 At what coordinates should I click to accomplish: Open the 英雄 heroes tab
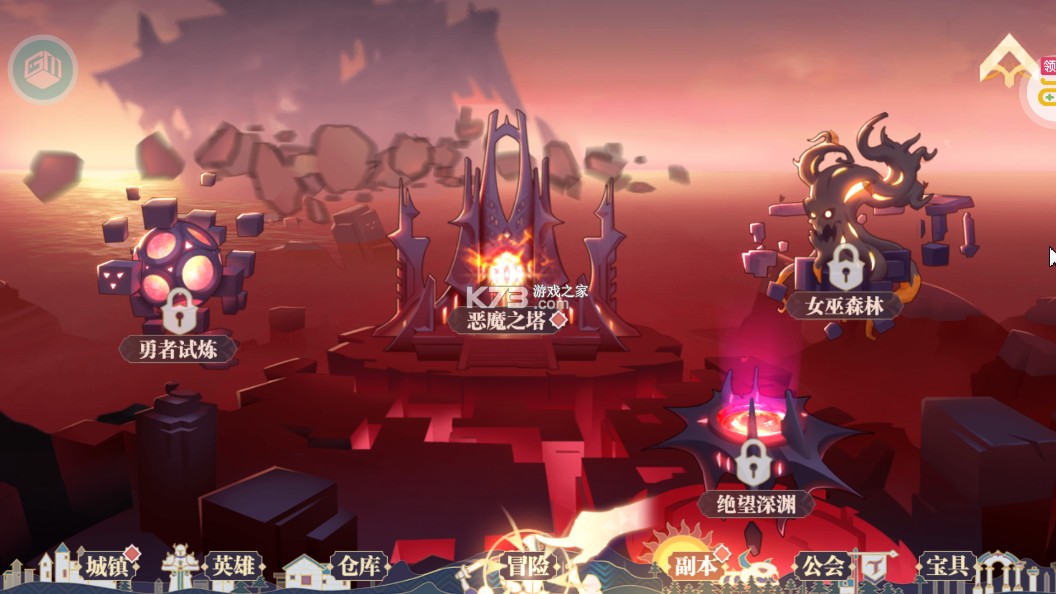click(232, 566)
